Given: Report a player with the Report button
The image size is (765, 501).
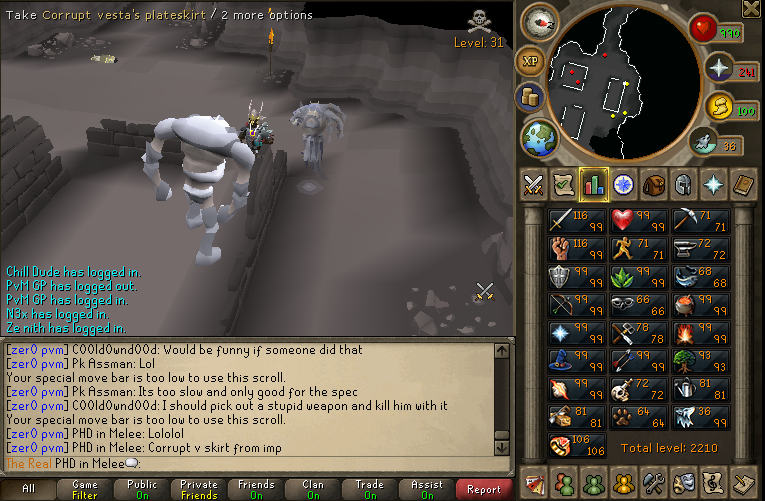Looking at the screenshot, I should click(484, 489).
